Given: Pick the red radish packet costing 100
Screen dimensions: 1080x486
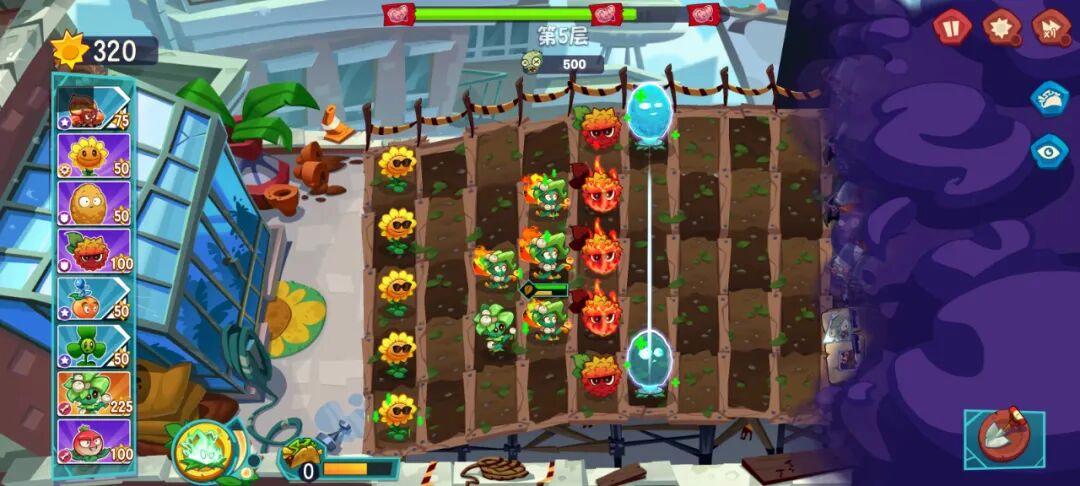Looking at the screenshot, I should pyautogui.click(x=94, y=441).
